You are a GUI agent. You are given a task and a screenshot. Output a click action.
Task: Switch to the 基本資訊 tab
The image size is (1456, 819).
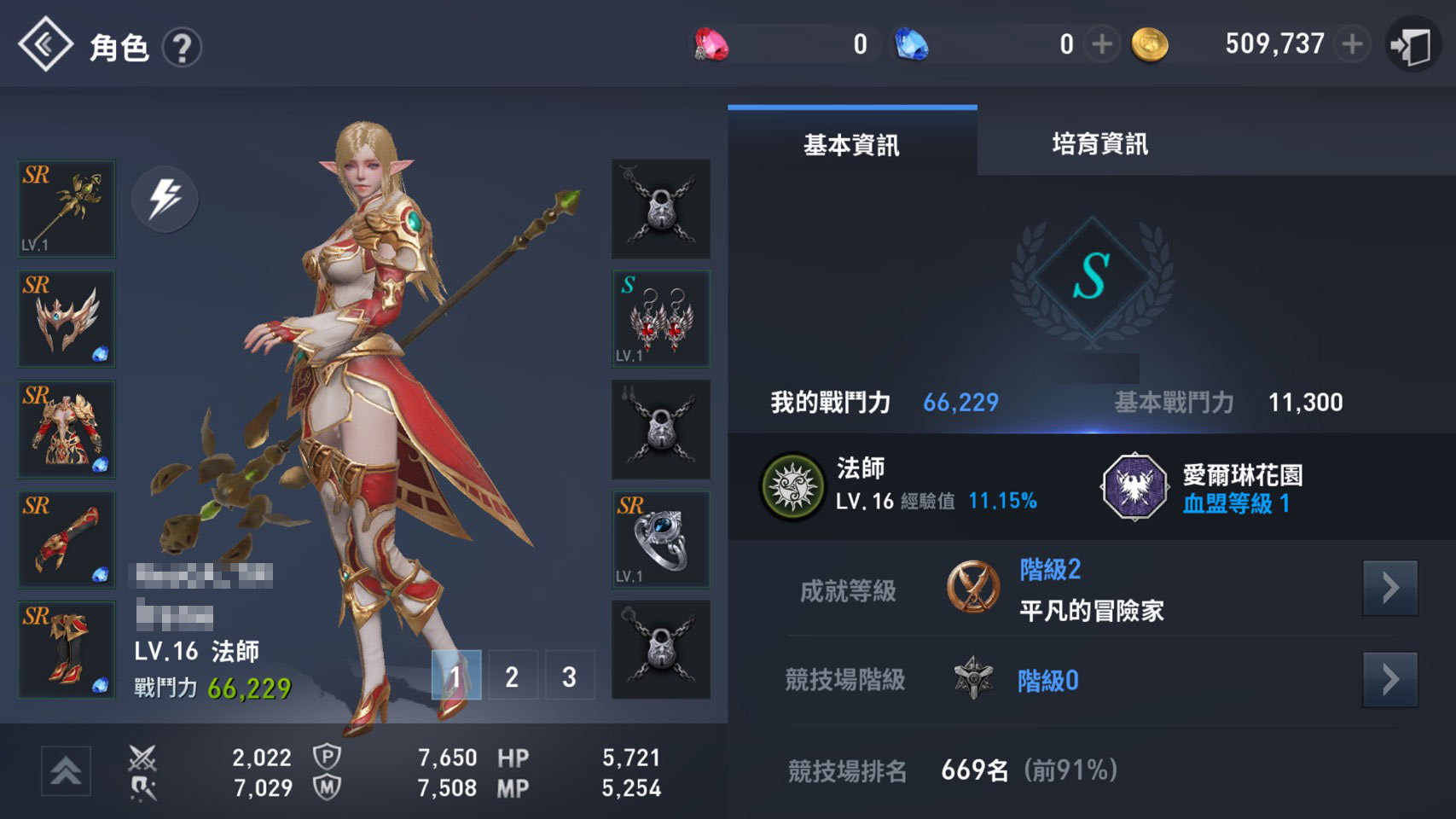point(851,144)
